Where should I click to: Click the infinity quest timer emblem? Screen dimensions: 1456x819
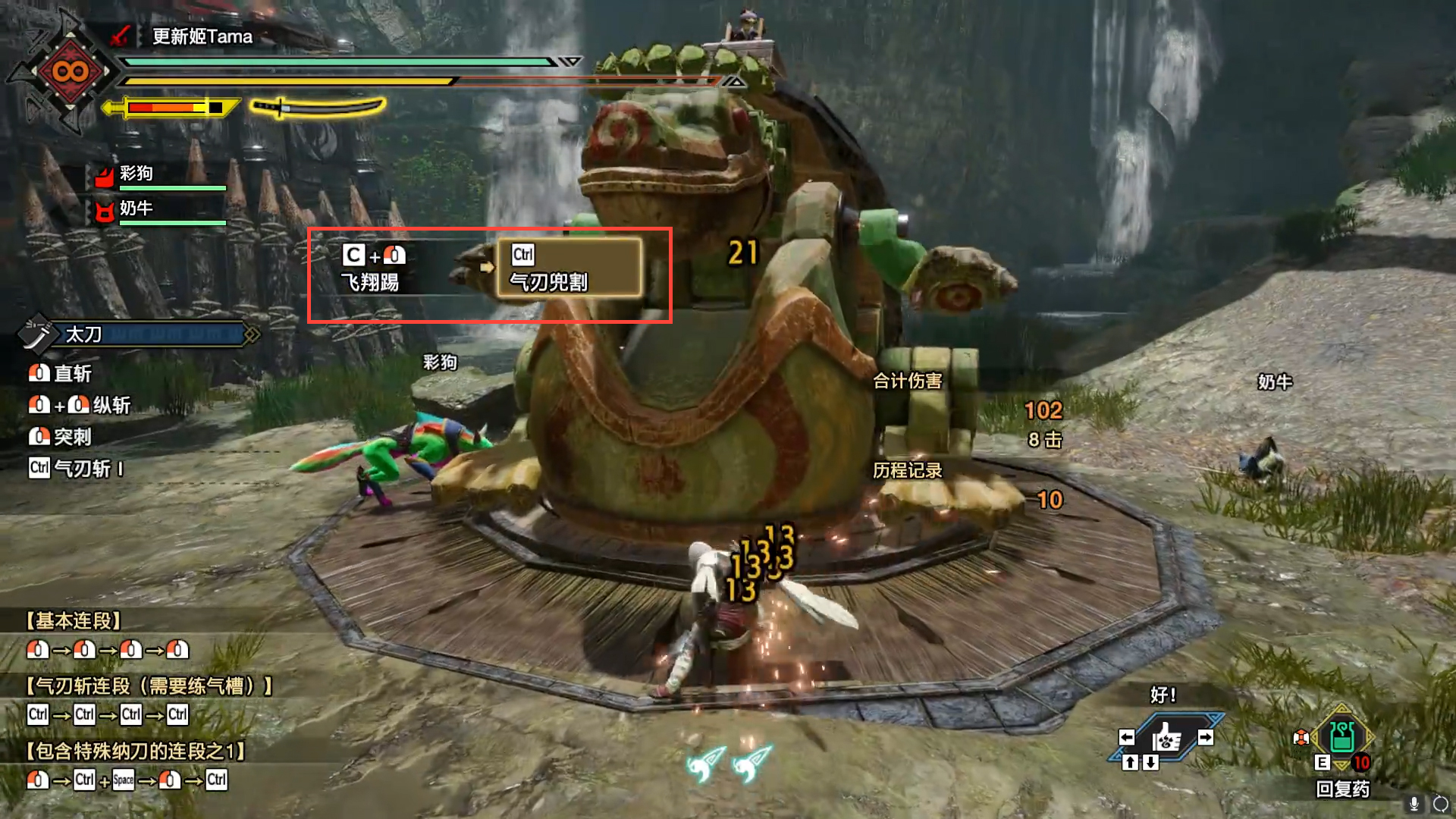tap(70, 72)
